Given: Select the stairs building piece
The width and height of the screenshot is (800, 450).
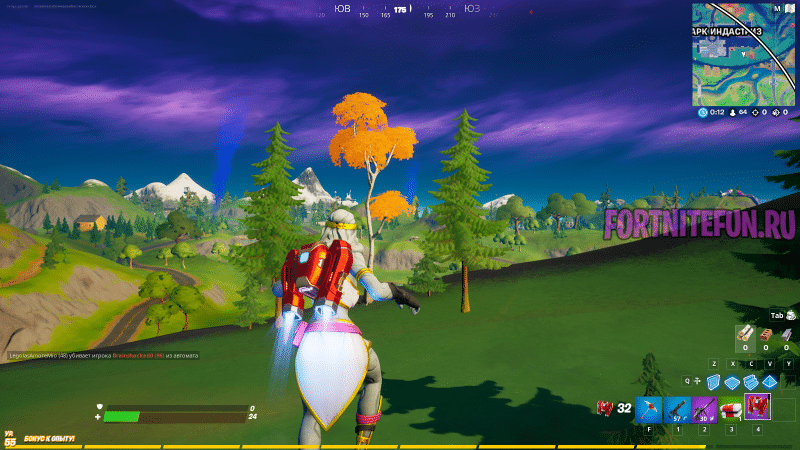Looking at the screenshot, I should 750,382.
